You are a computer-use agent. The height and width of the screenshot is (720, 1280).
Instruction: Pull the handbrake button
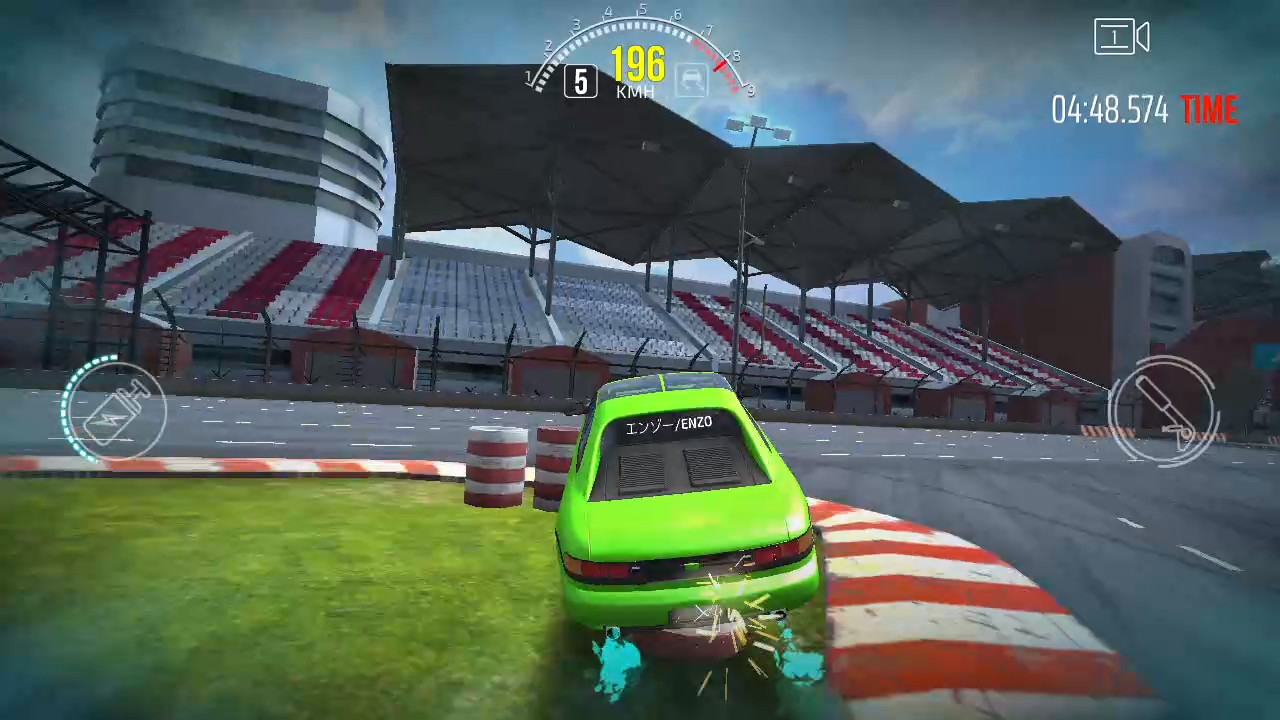tap(1163, 411)
